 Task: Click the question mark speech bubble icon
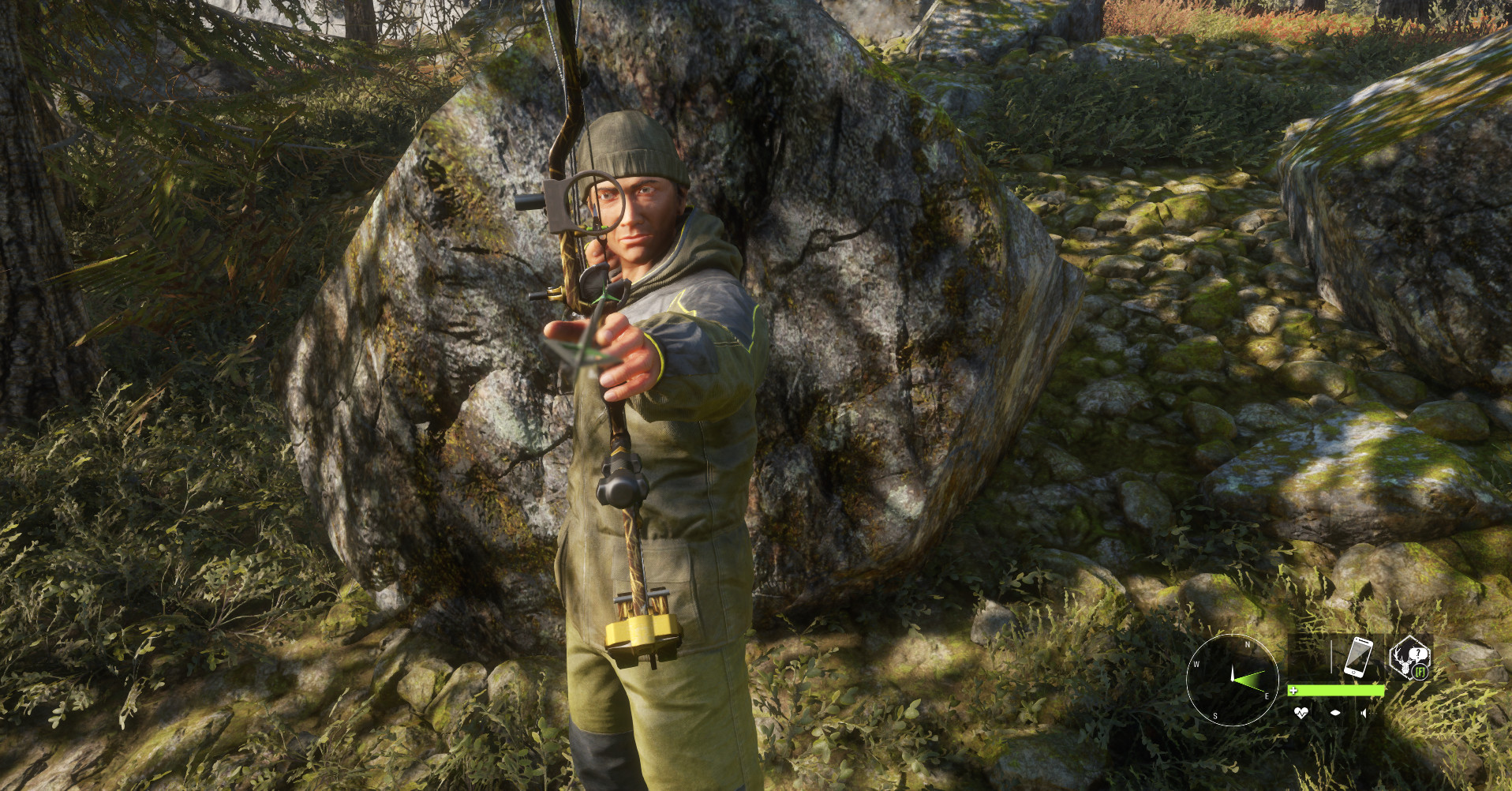click(1419, 653)
